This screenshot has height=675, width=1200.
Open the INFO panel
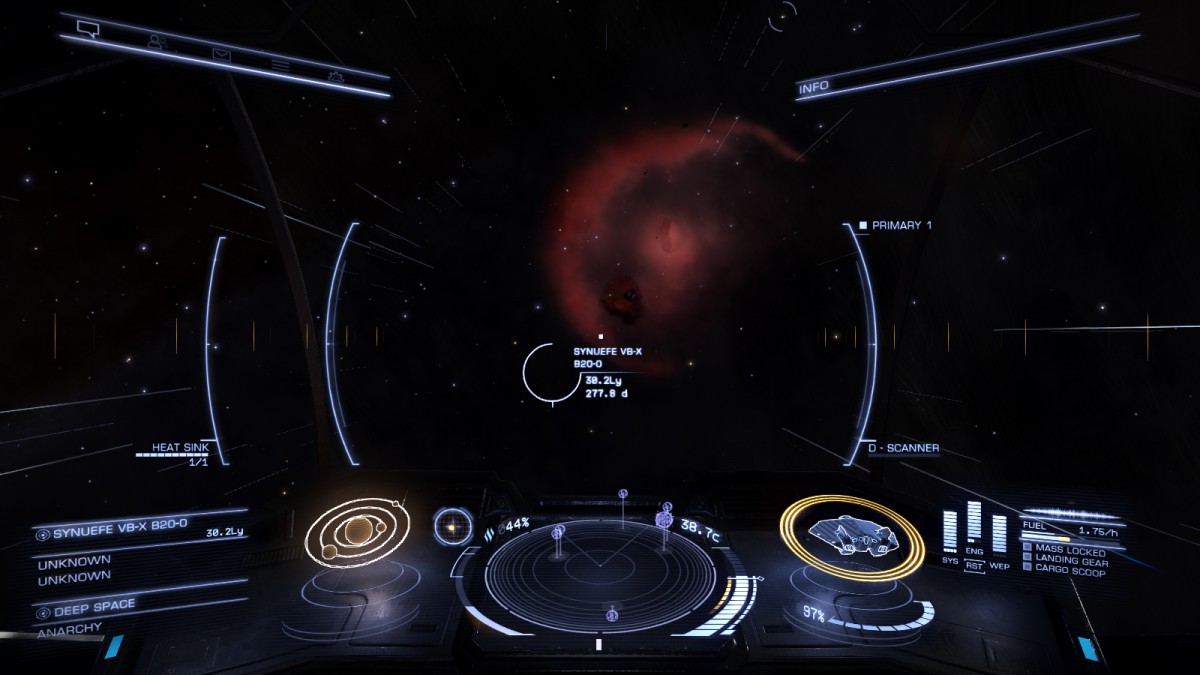coord(813,87)
